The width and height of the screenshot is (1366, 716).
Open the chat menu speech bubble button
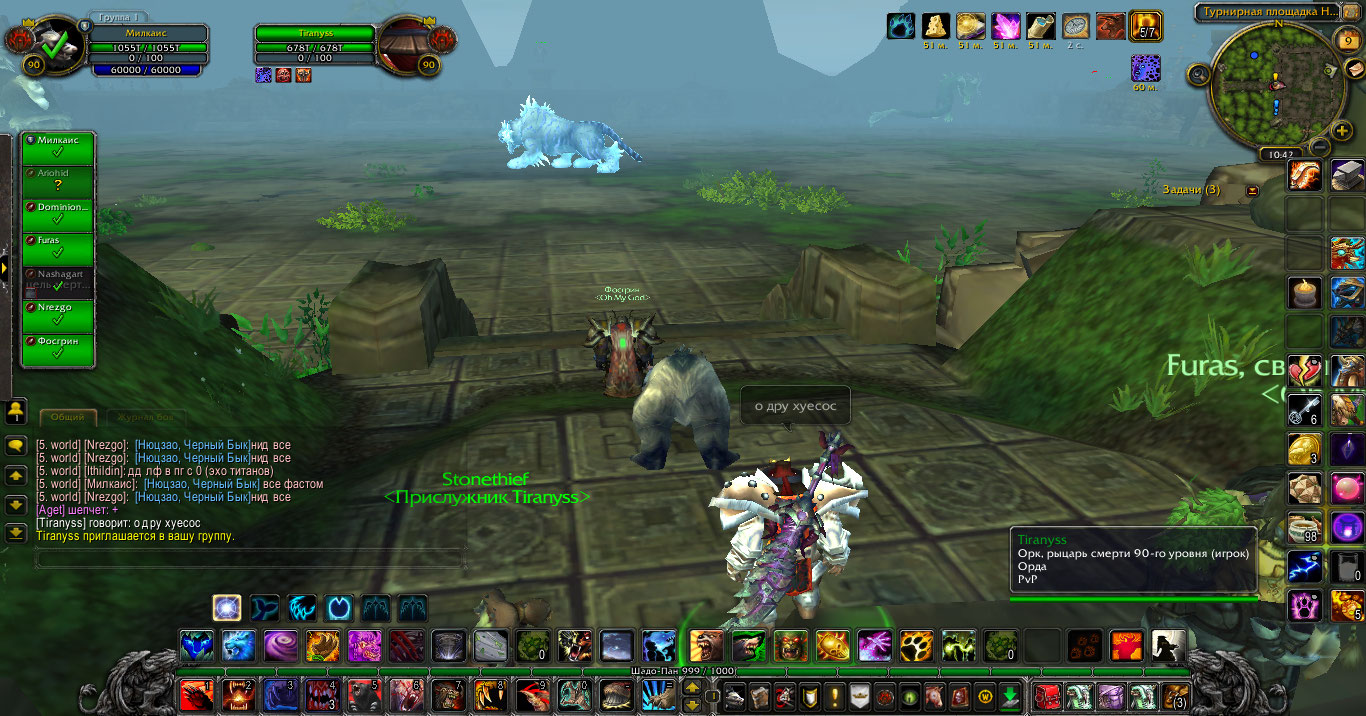(x=16, y=447)
